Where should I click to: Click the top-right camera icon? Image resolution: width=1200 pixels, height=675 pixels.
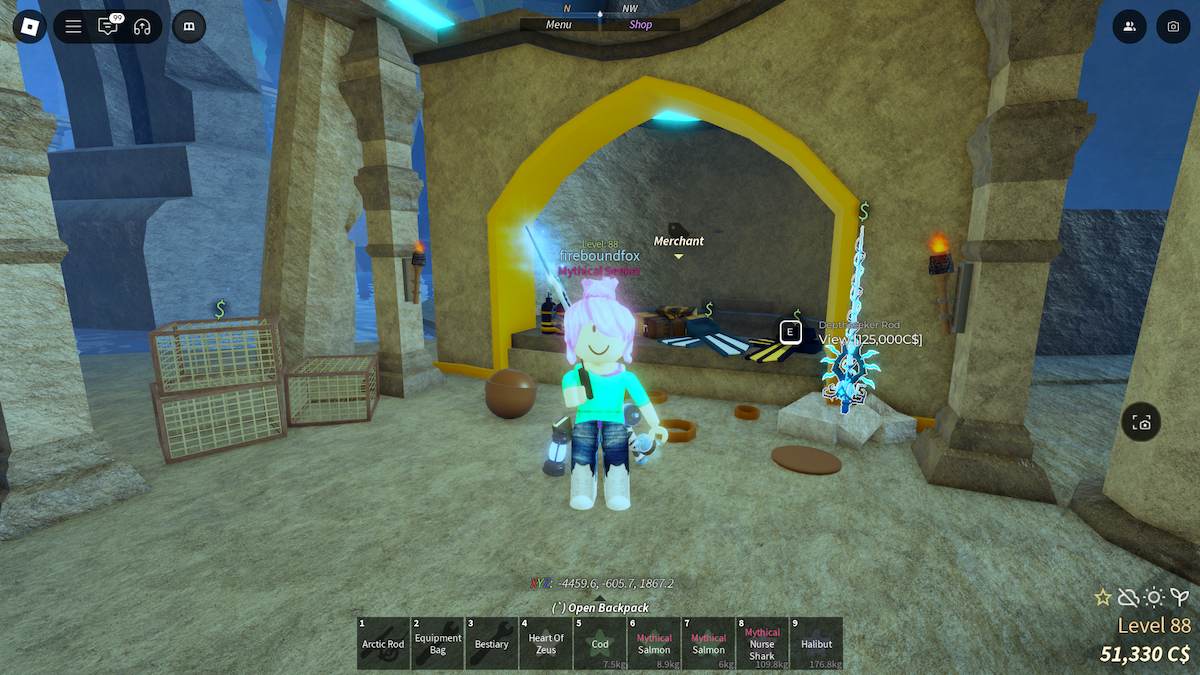click(1173, 27)
